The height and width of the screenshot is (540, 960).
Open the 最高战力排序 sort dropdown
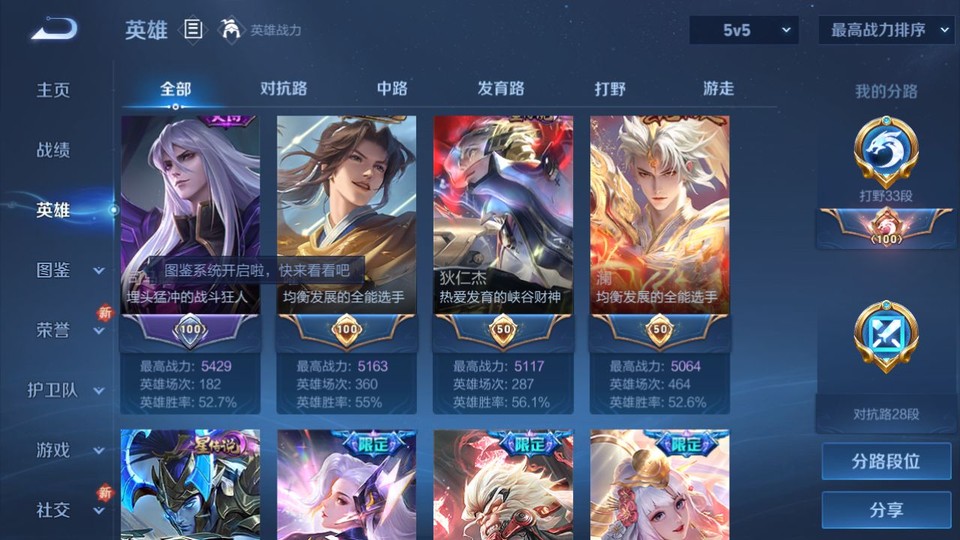pos(887,30)
